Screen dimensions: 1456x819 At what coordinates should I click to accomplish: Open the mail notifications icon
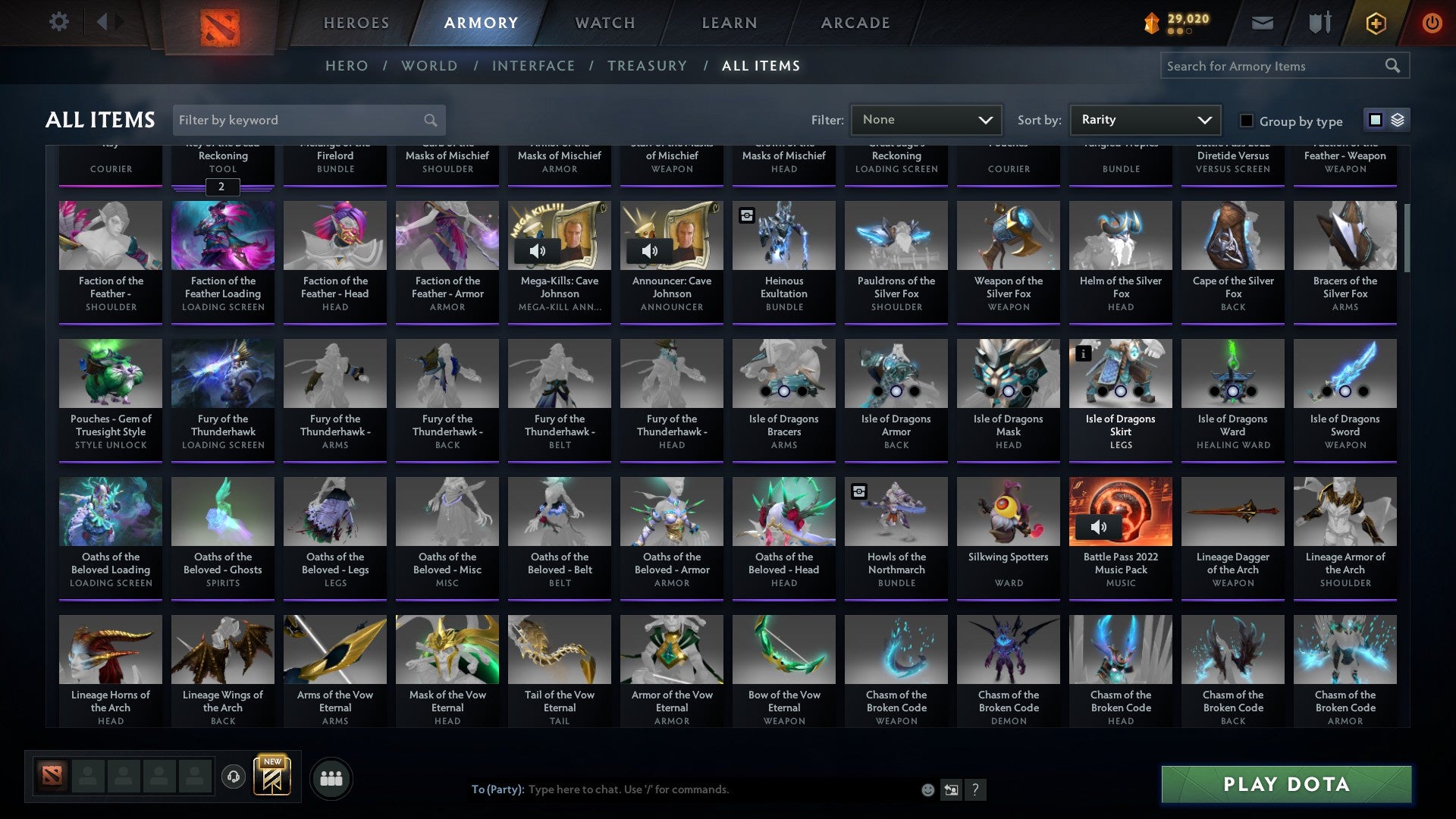pos(1262,23)
